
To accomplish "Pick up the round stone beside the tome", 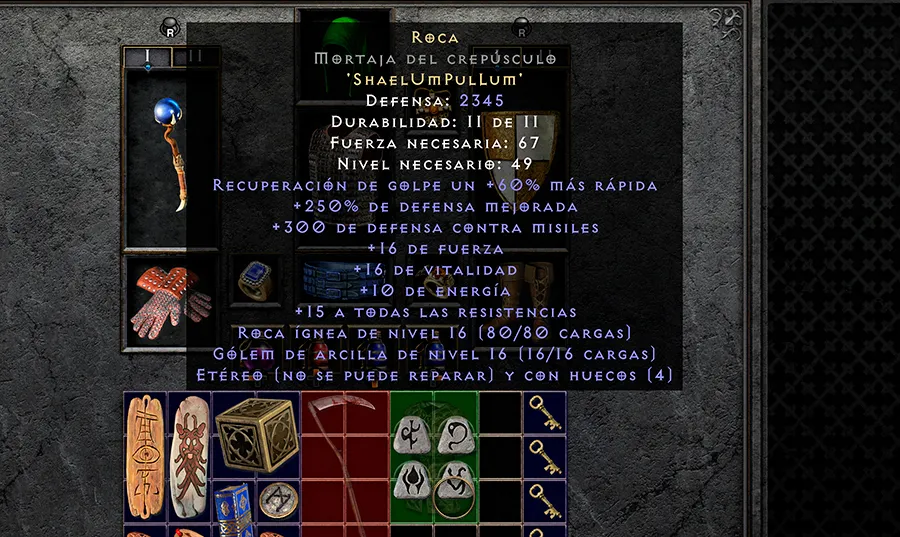I will [x=277, y=501].
